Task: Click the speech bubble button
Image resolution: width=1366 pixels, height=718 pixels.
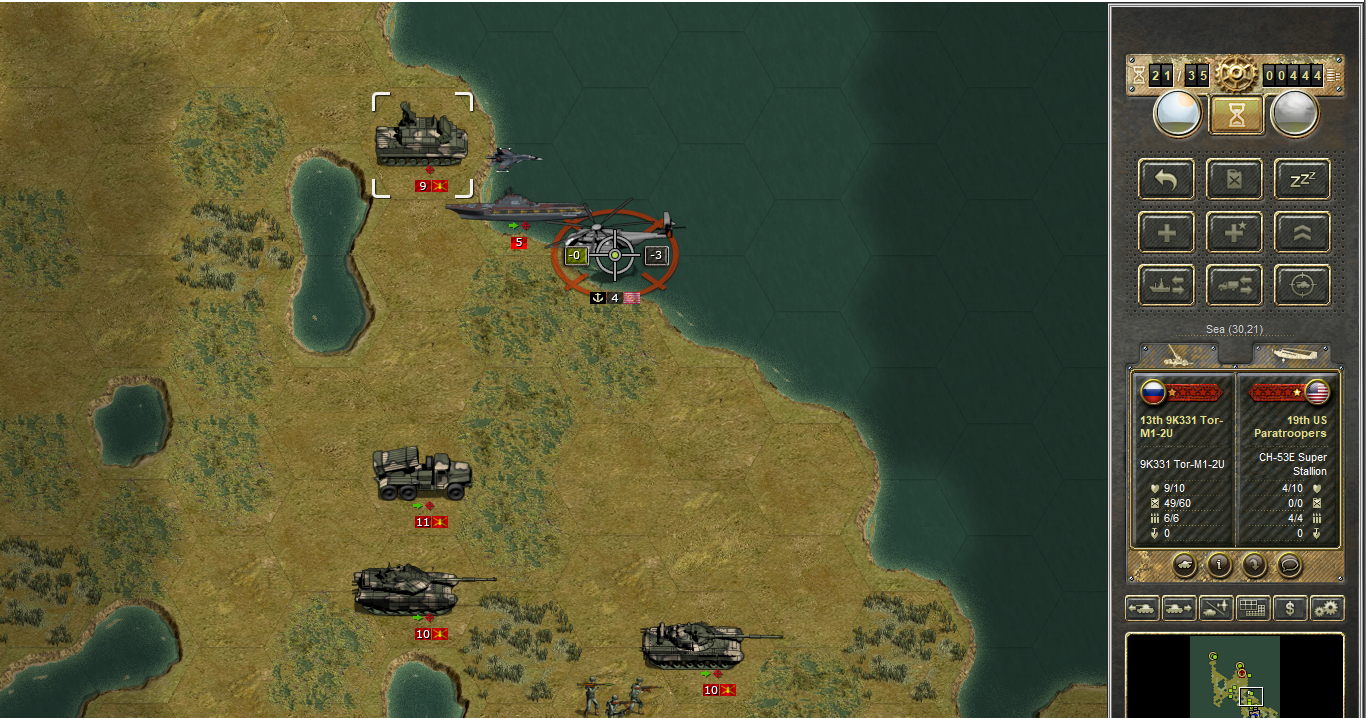Action: pyautogui.click(x=1290, y=565)
